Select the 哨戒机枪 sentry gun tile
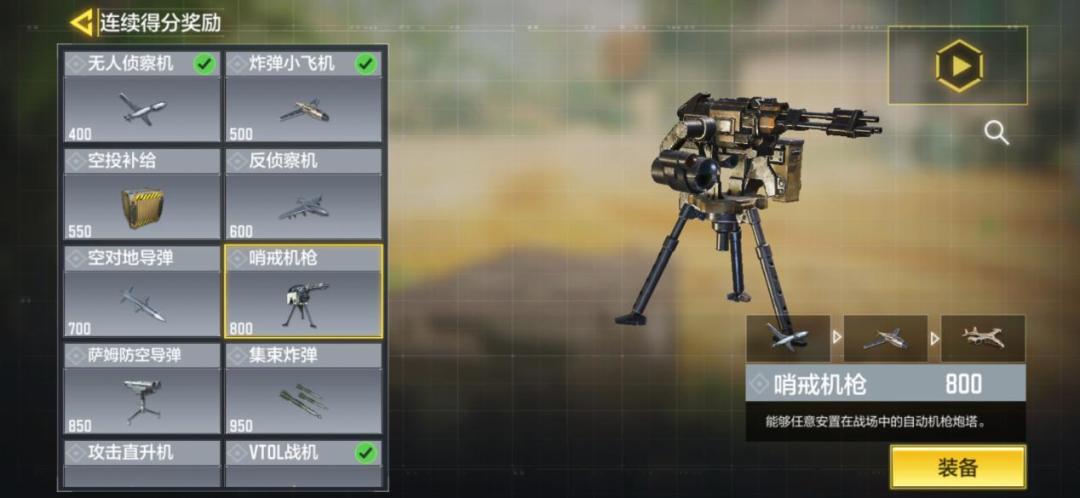 pos(303,292)
